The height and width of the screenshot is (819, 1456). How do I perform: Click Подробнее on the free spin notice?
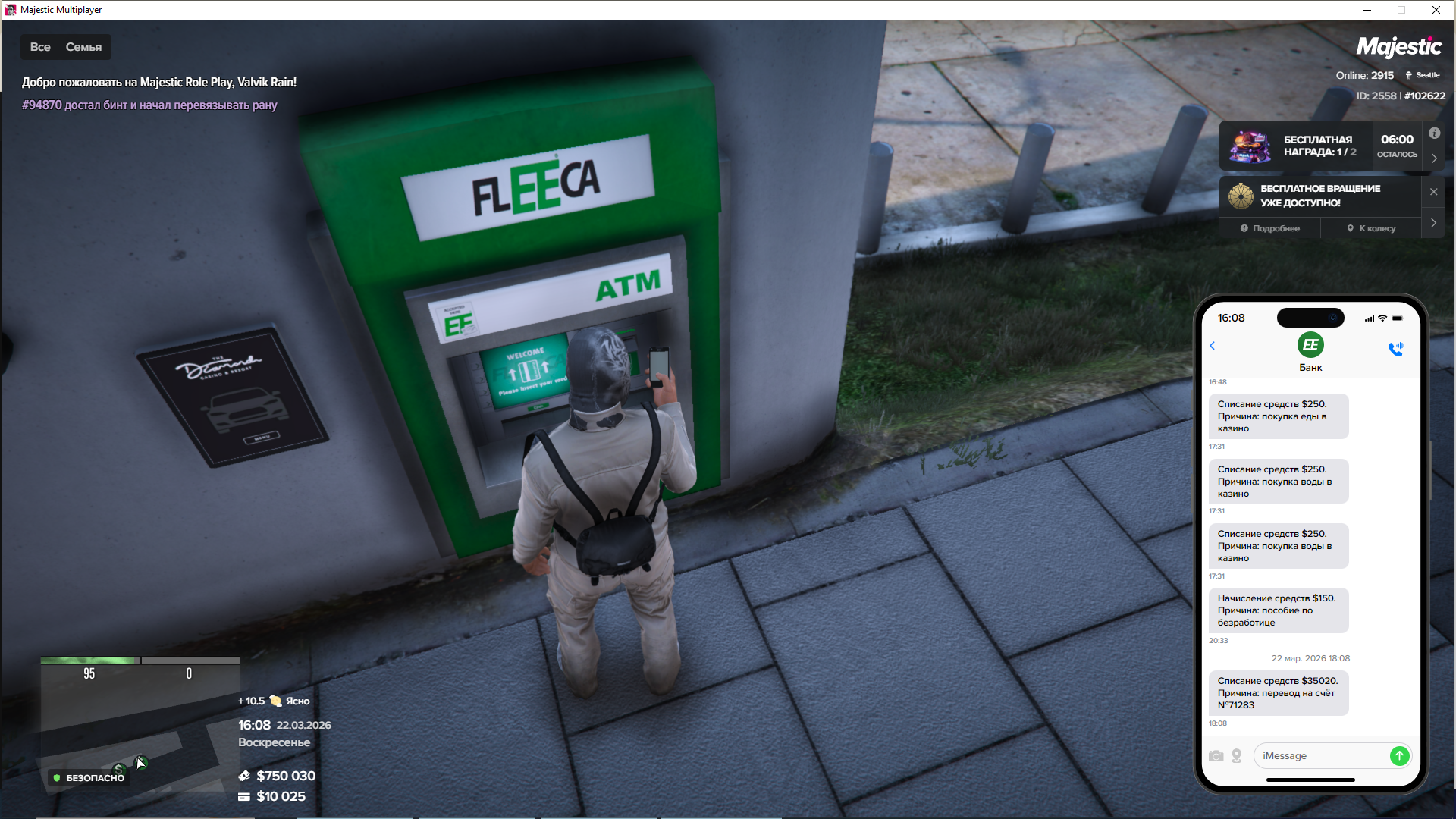pyautogui.click(x=1270, y=228)
